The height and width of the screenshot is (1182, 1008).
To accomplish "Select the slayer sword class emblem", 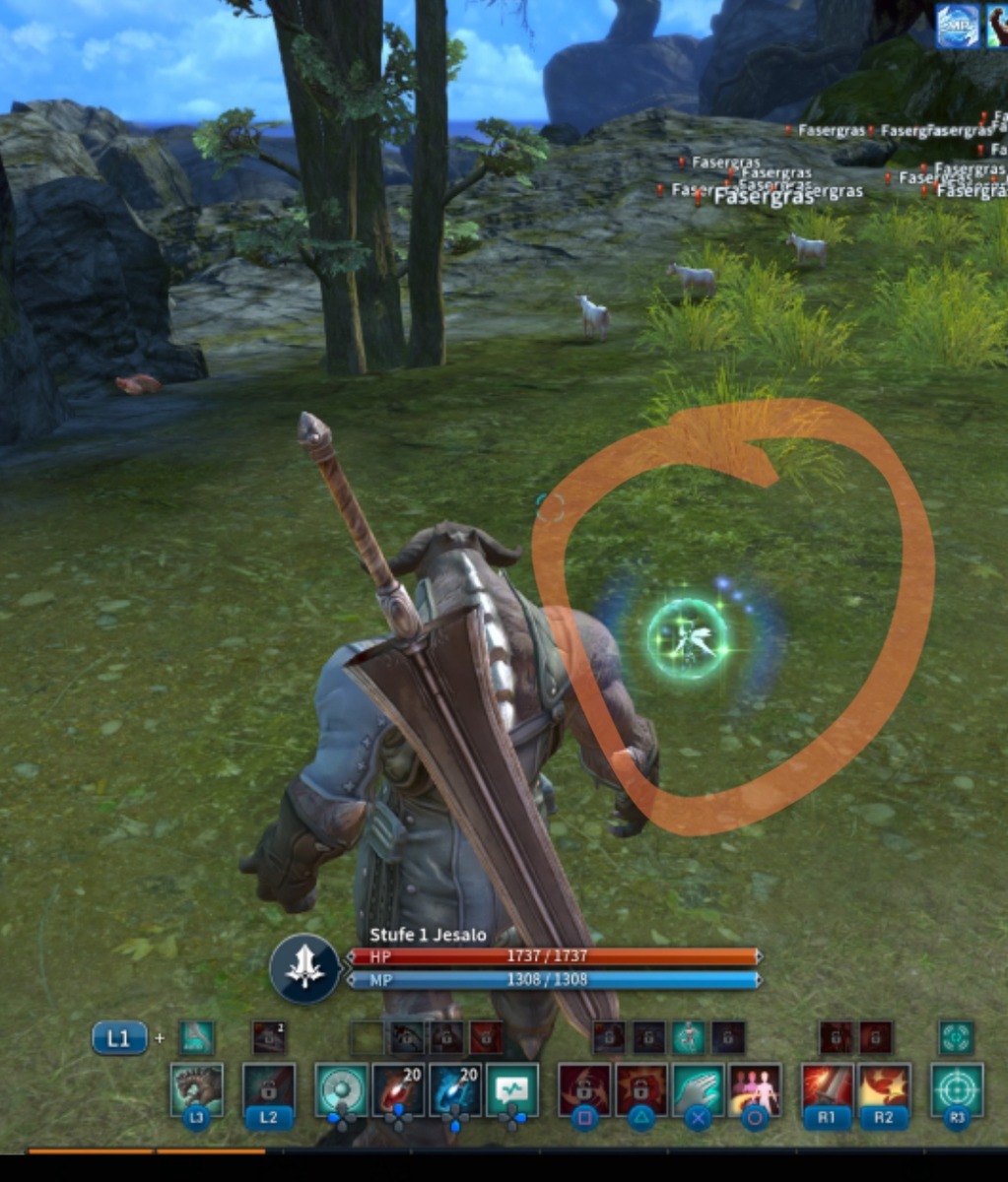I will click(304, 969).
